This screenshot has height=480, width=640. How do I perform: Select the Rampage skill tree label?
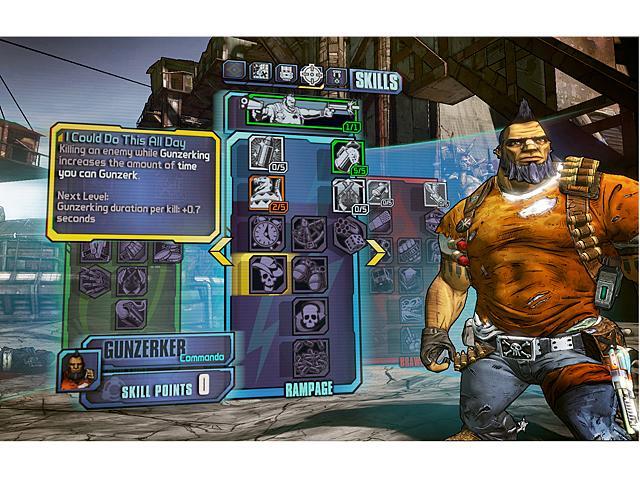307,388
